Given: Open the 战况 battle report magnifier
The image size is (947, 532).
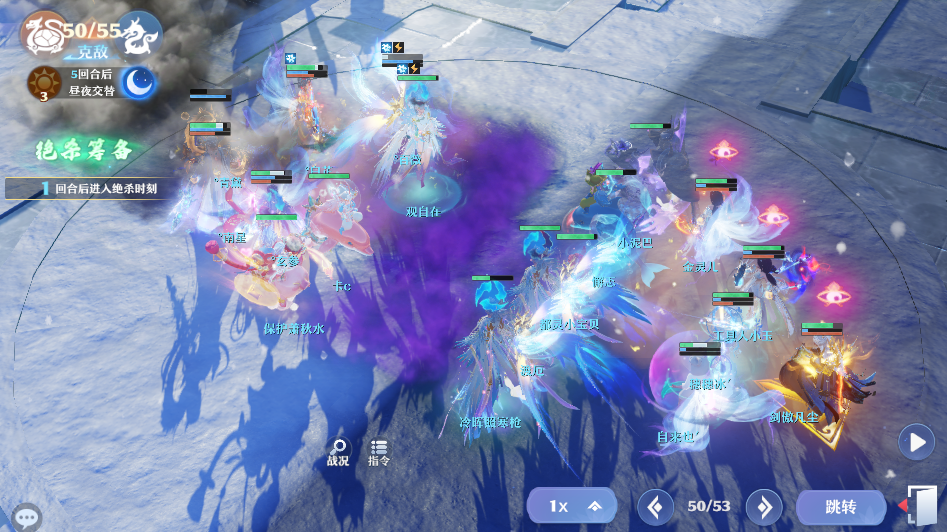Looking at the screenshot, I should pos(338,451).
